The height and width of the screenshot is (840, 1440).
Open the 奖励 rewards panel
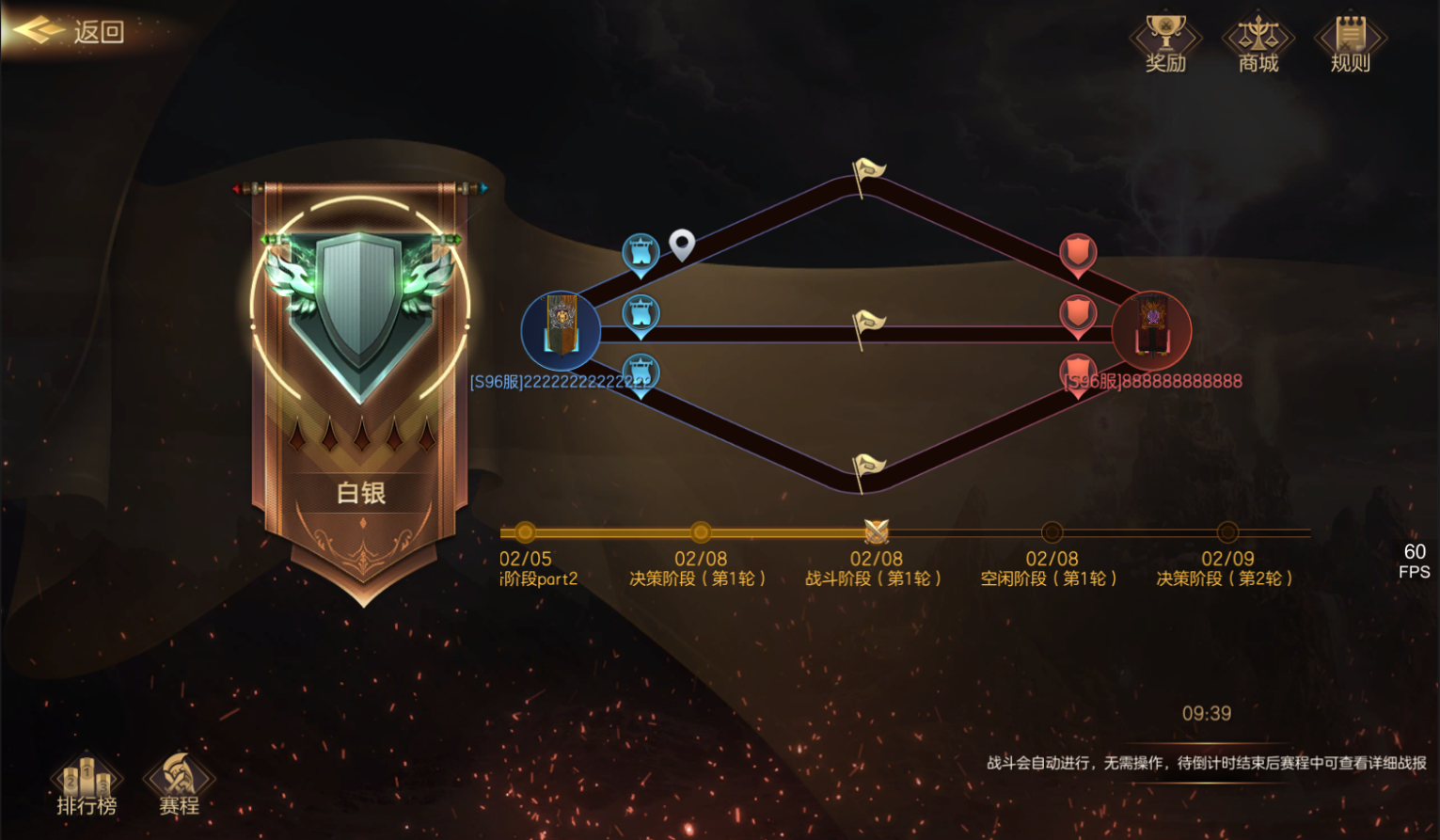click(1165, 43)
